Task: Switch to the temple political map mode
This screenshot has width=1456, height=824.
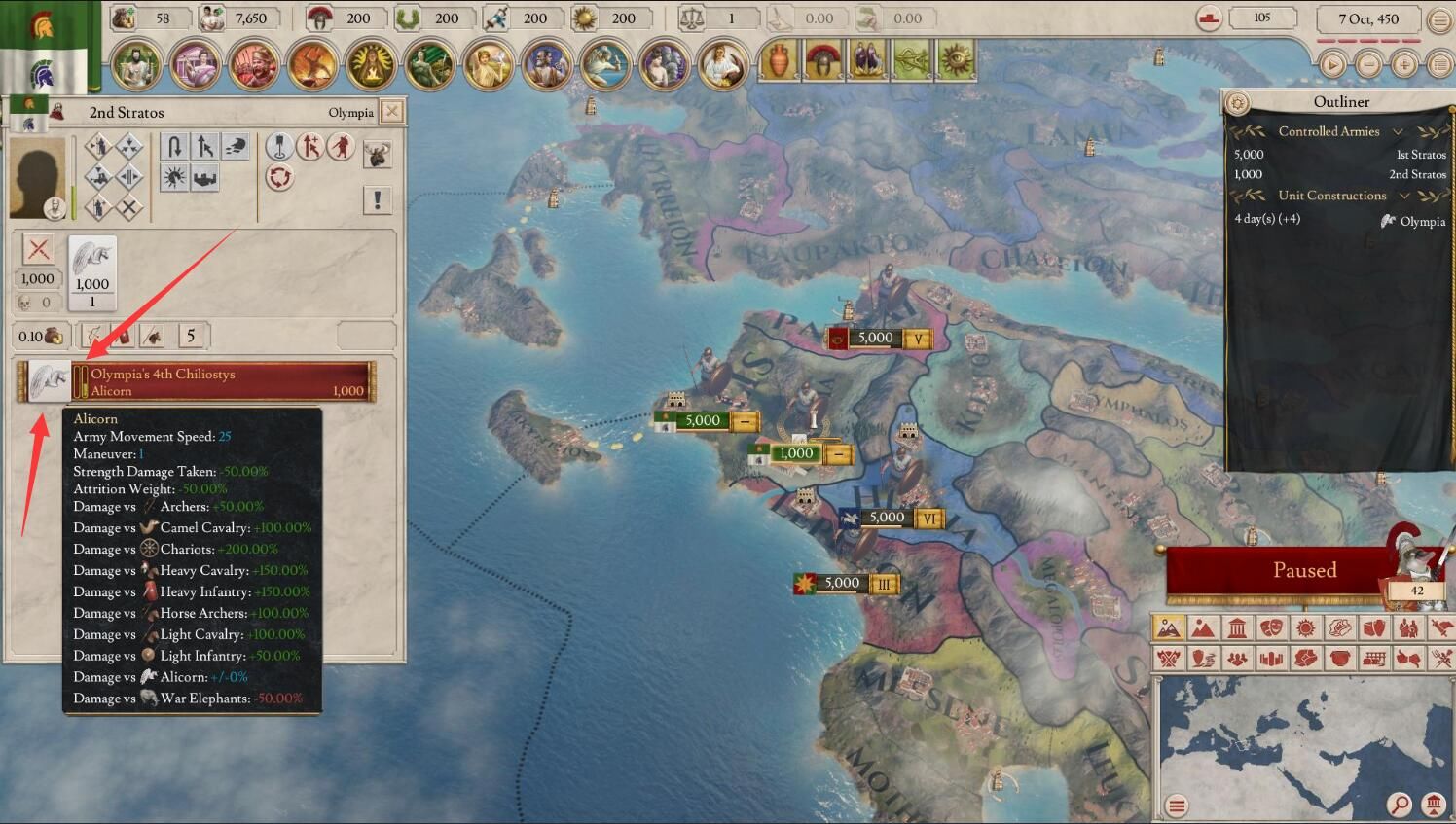Action: coord(1237,627)
